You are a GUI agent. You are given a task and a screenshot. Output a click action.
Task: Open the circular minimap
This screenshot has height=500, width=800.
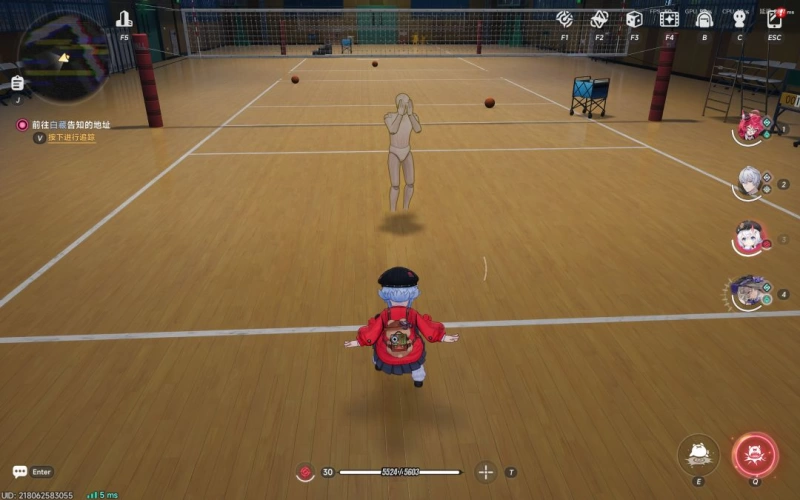63,57
